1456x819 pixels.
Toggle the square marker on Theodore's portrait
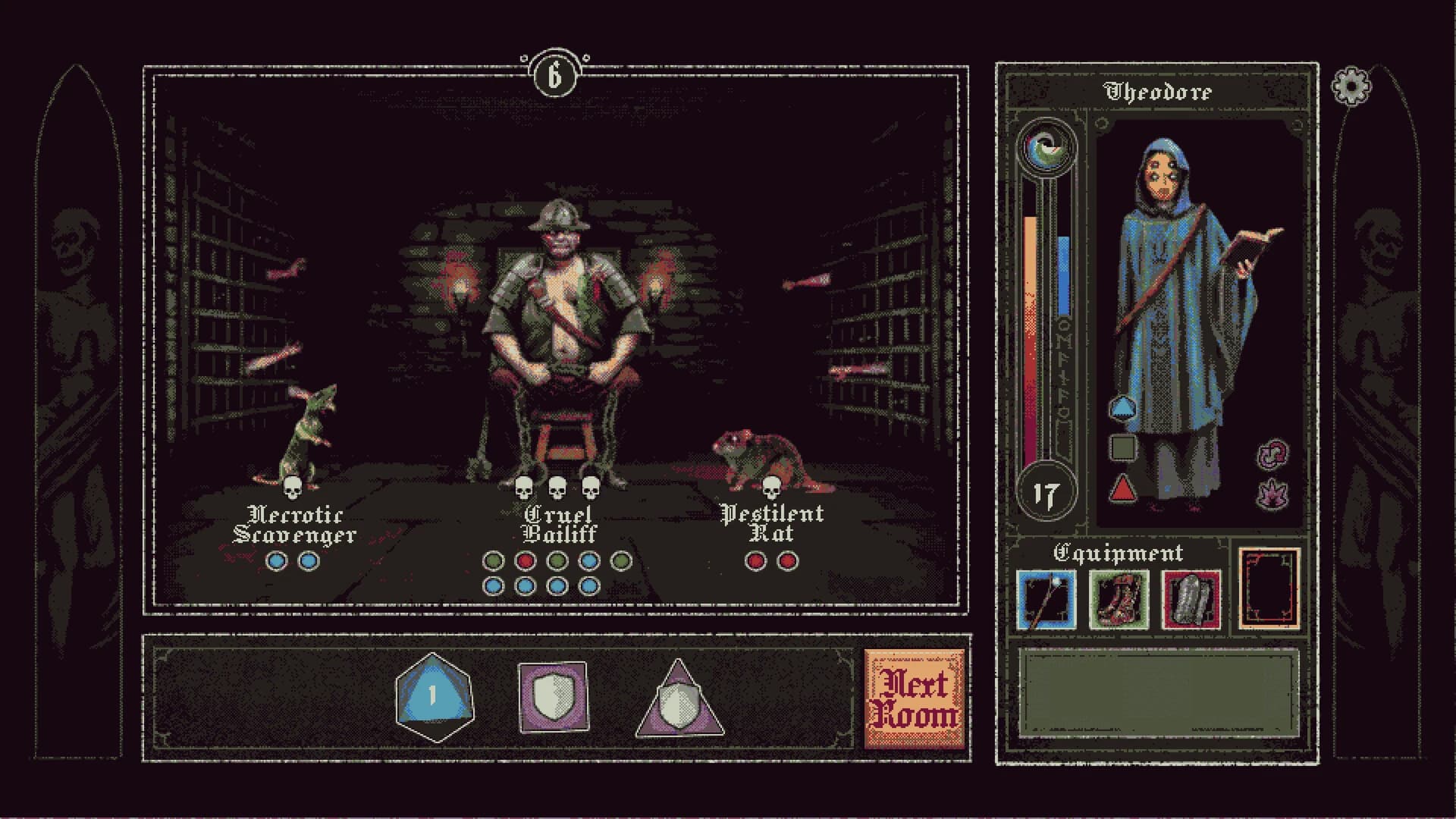[1123, 447]
